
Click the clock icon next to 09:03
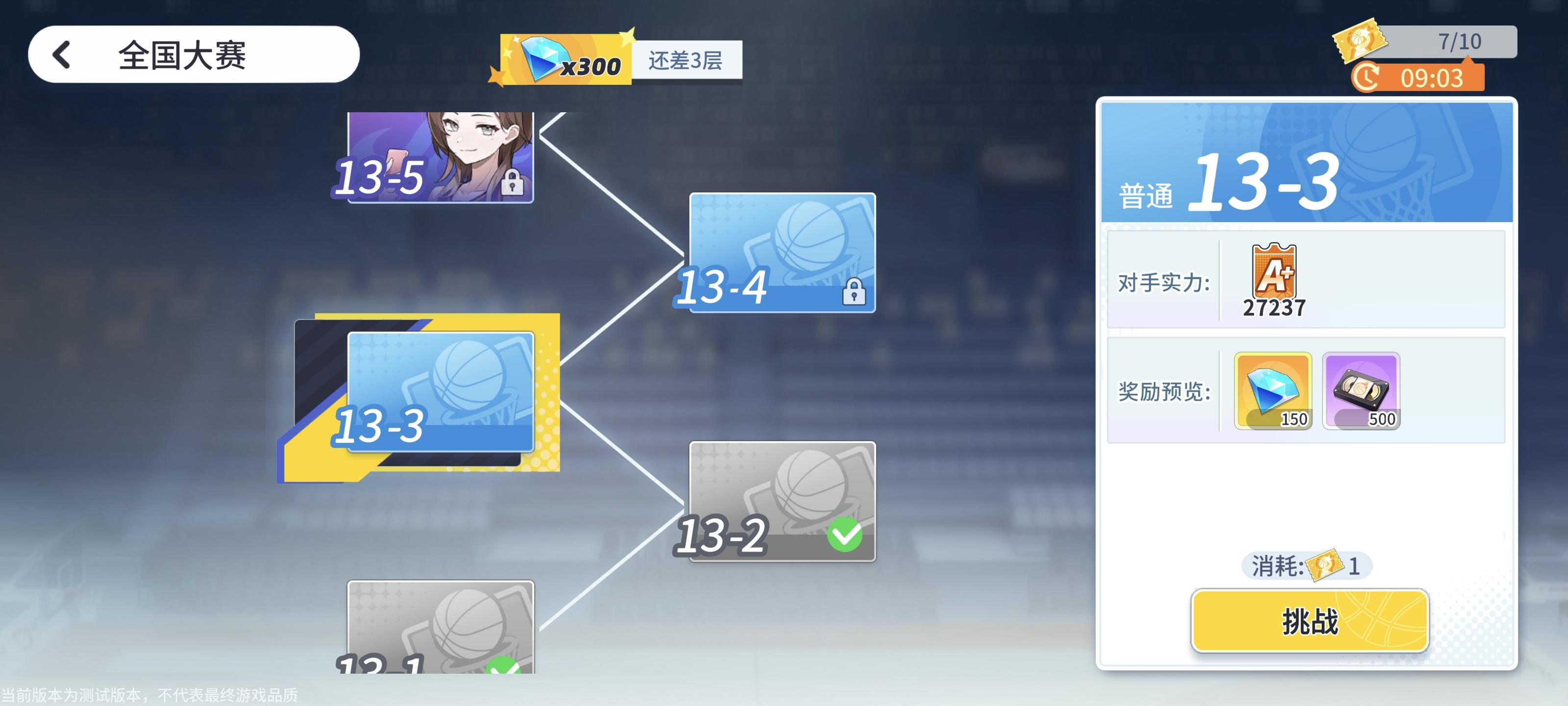1365,78
